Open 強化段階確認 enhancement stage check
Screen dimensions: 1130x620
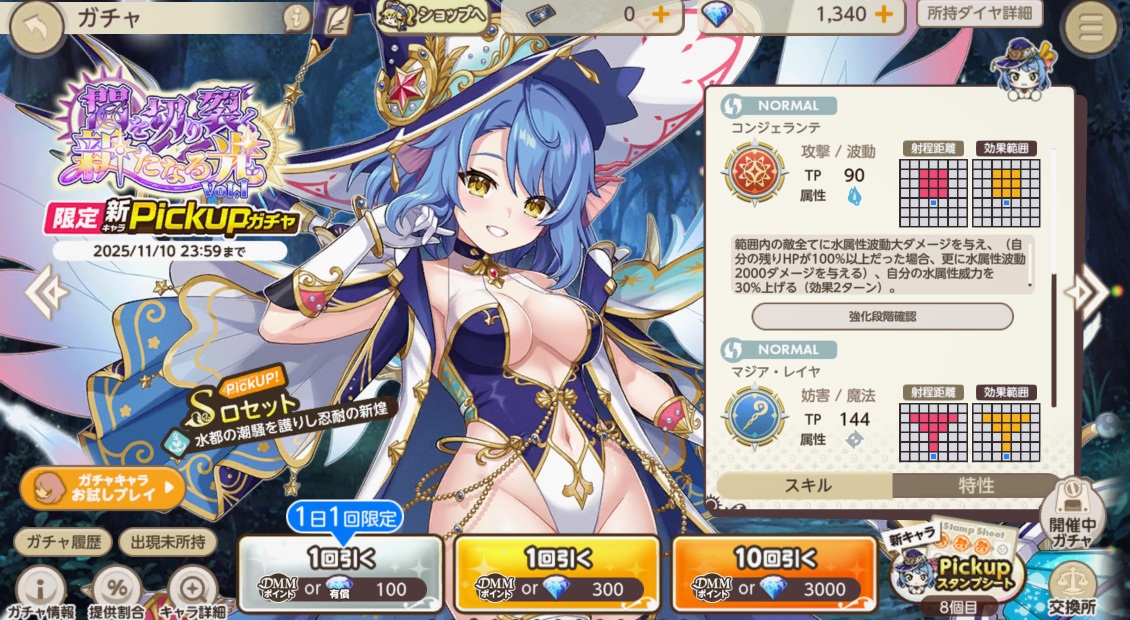(882, 316)
